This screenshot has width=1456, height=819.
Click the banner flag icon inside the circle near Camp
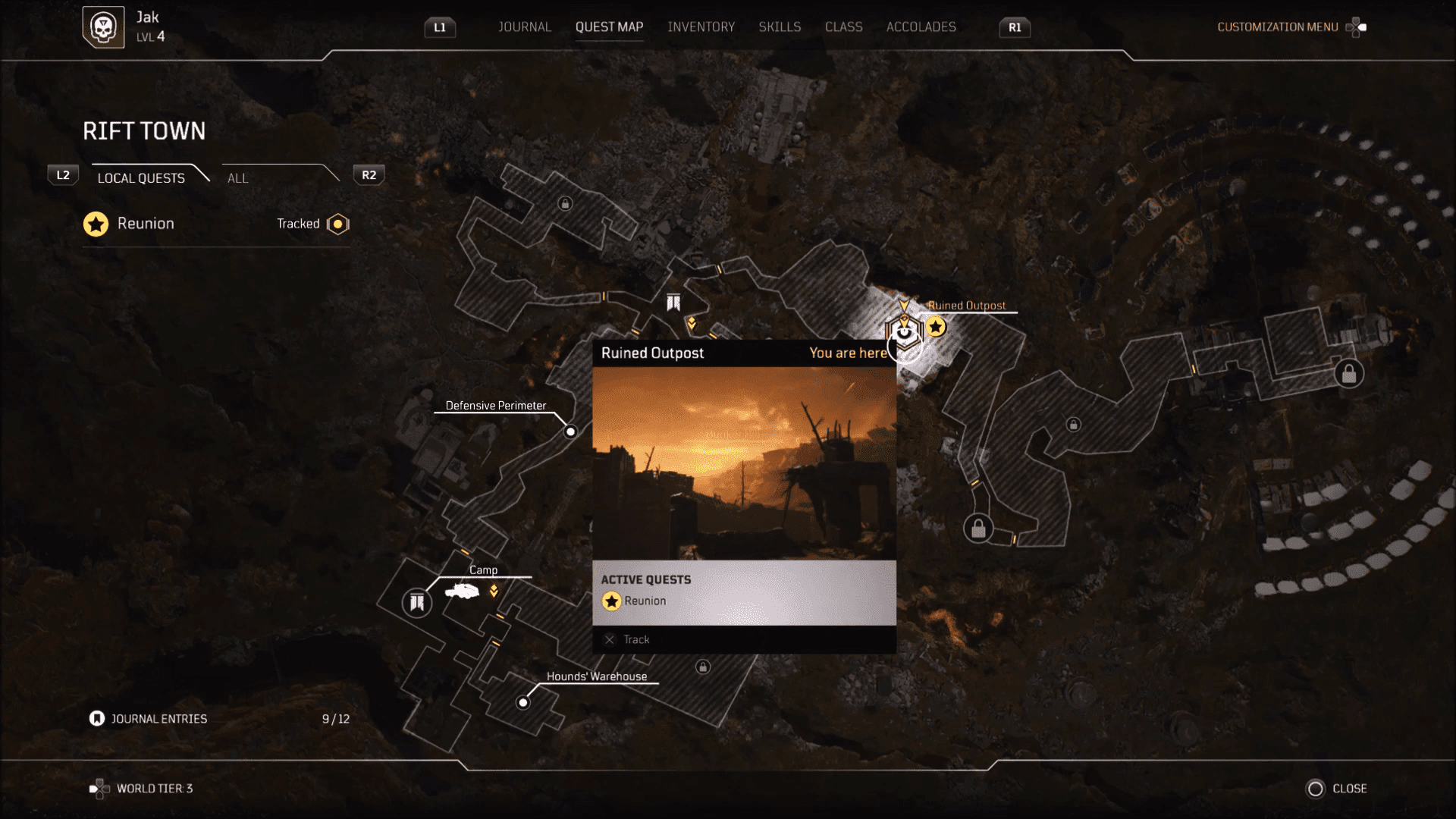416,603
